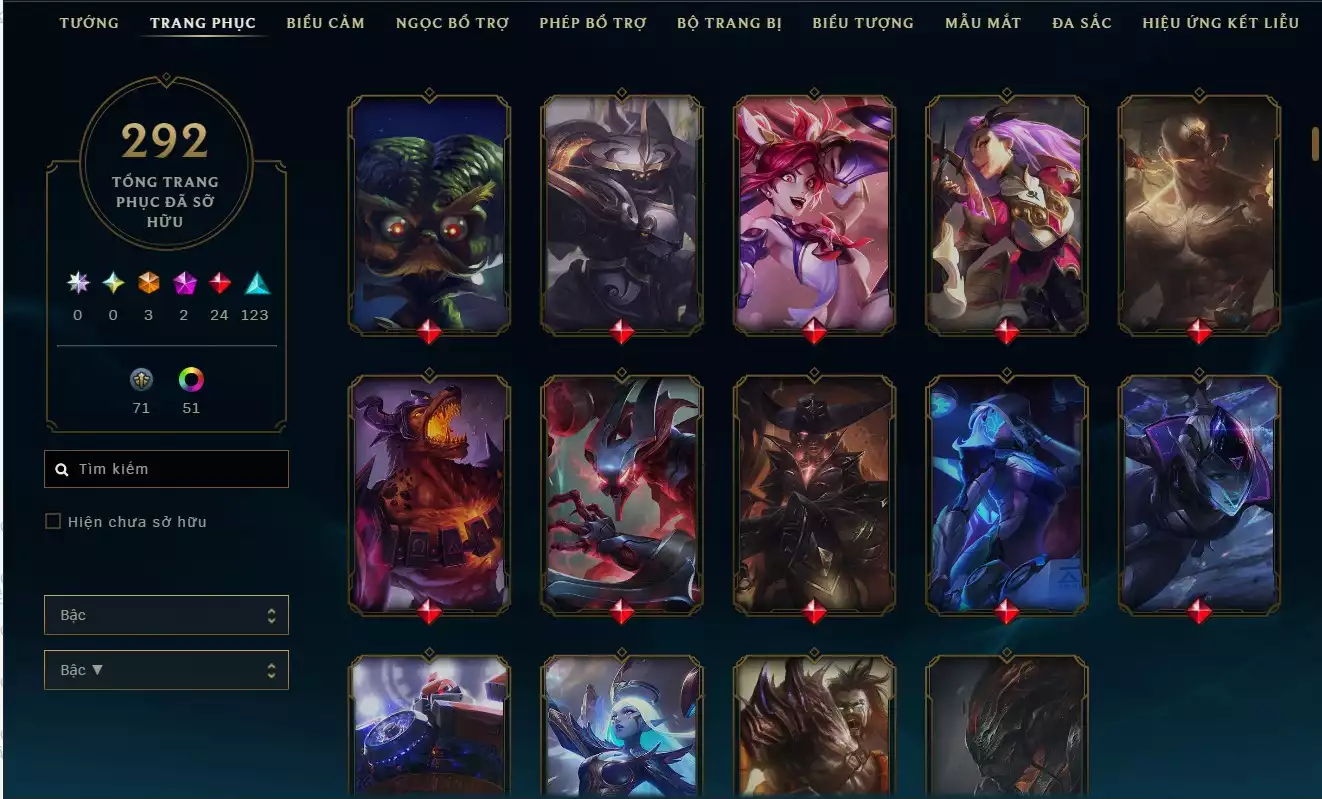This screenshot has width=1322, height=799.
Task: Select the orange hexagon rarity gem icon
Action: [x=147, y=284]
